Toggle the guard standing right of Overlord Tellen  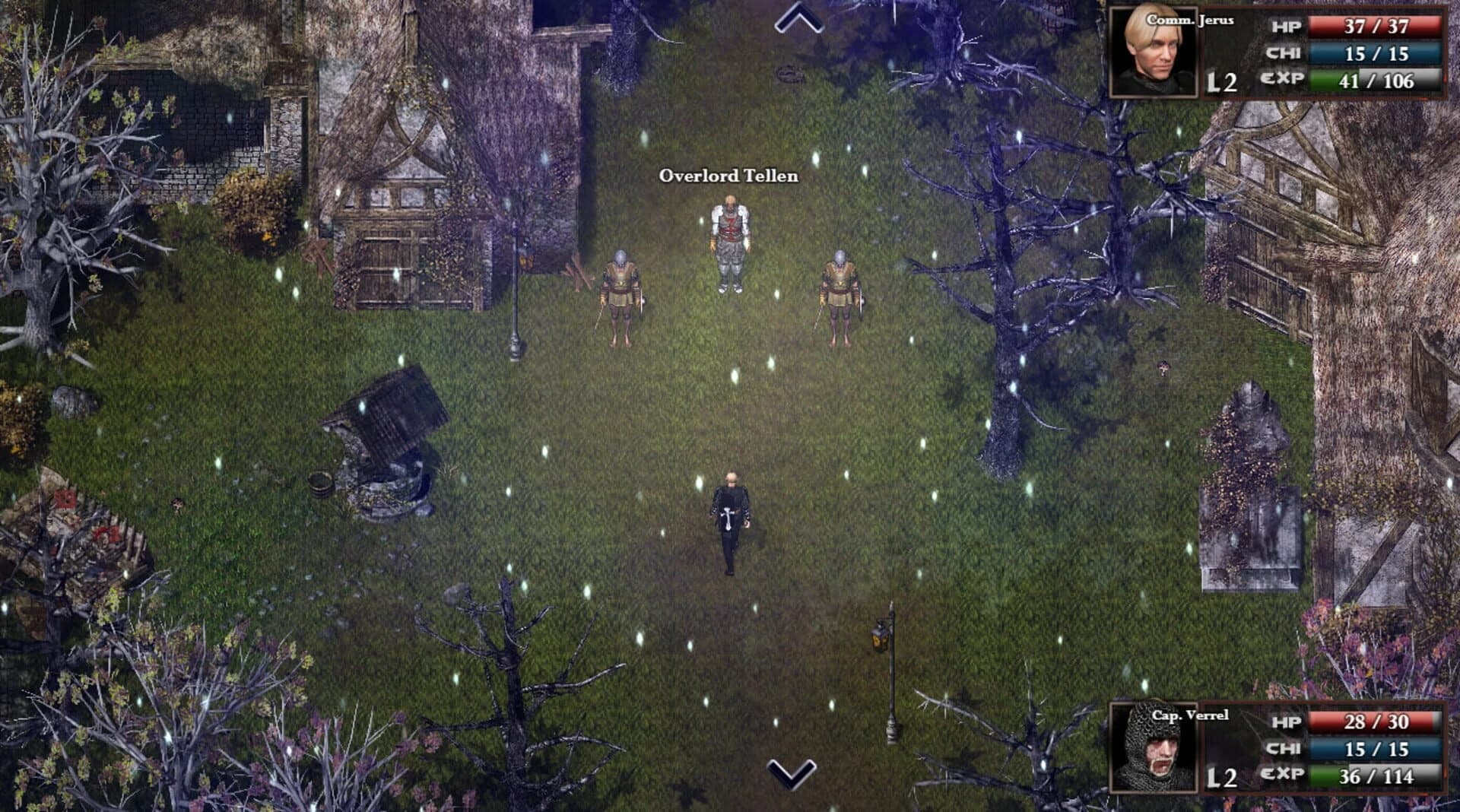coord(838,297)
